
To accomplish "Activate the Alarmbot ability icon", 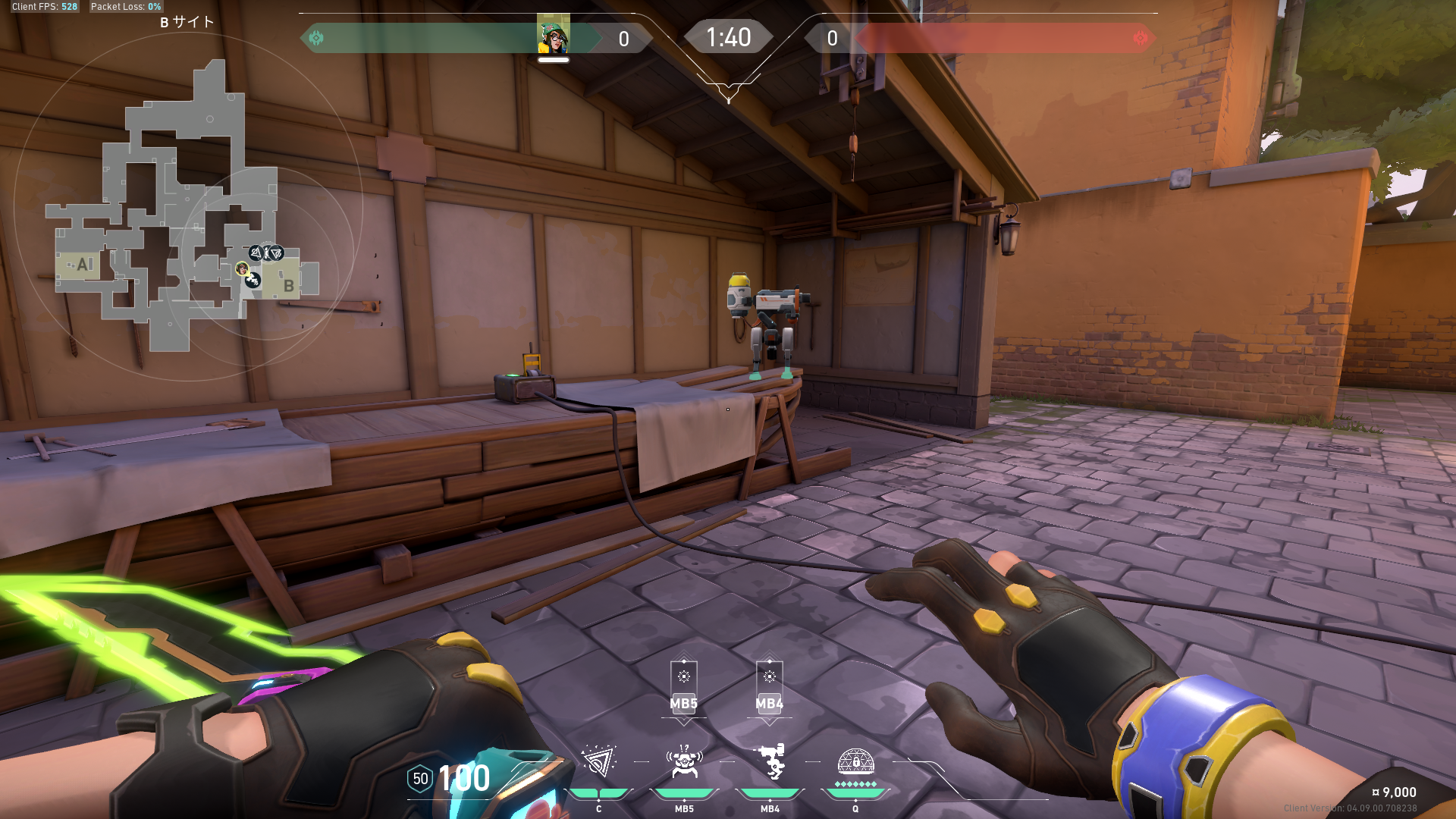I will pos(684,761).
